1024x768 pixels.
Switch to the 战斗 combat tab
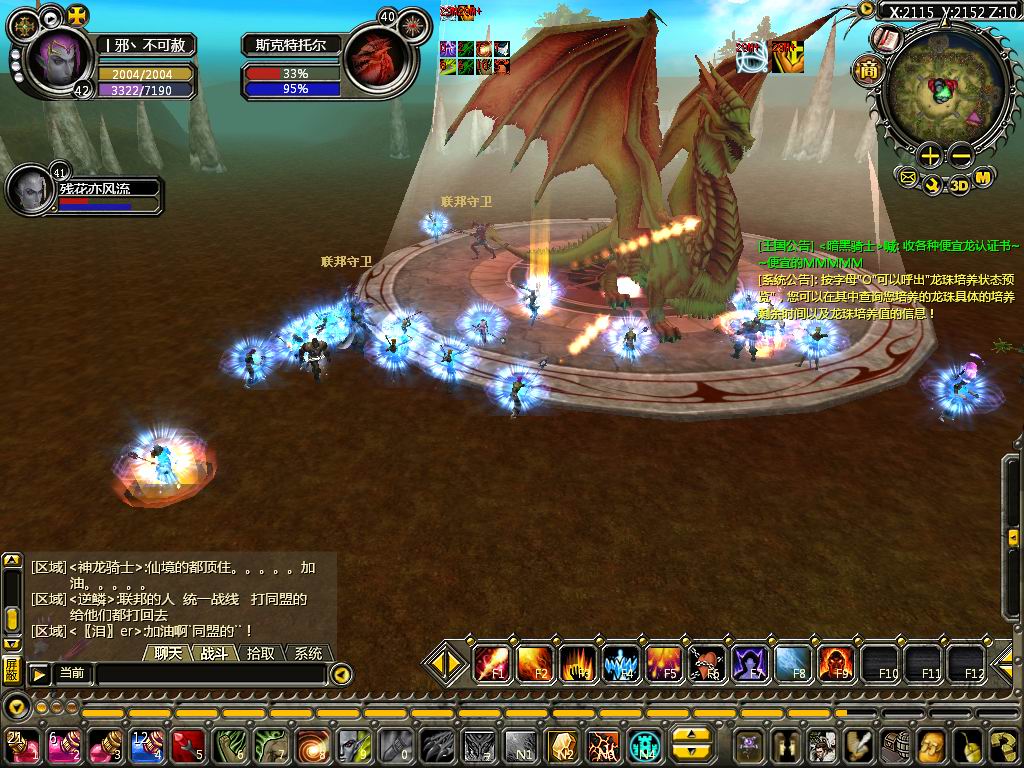pyautogui.click(x=216, y=653)
